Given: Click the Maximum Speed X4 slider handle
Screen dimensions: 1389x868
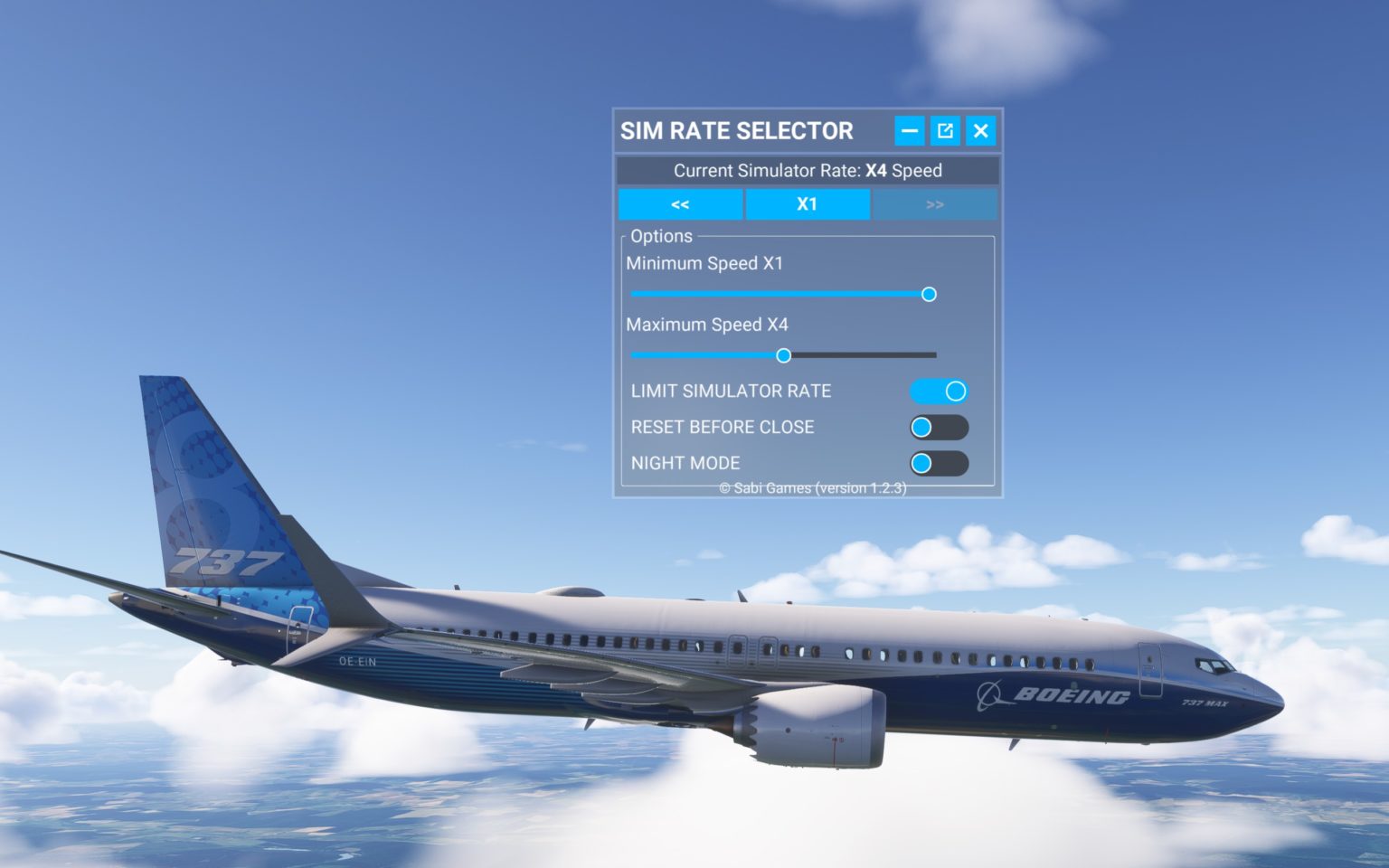Looking at the screenshot, I should coord(783,355).
